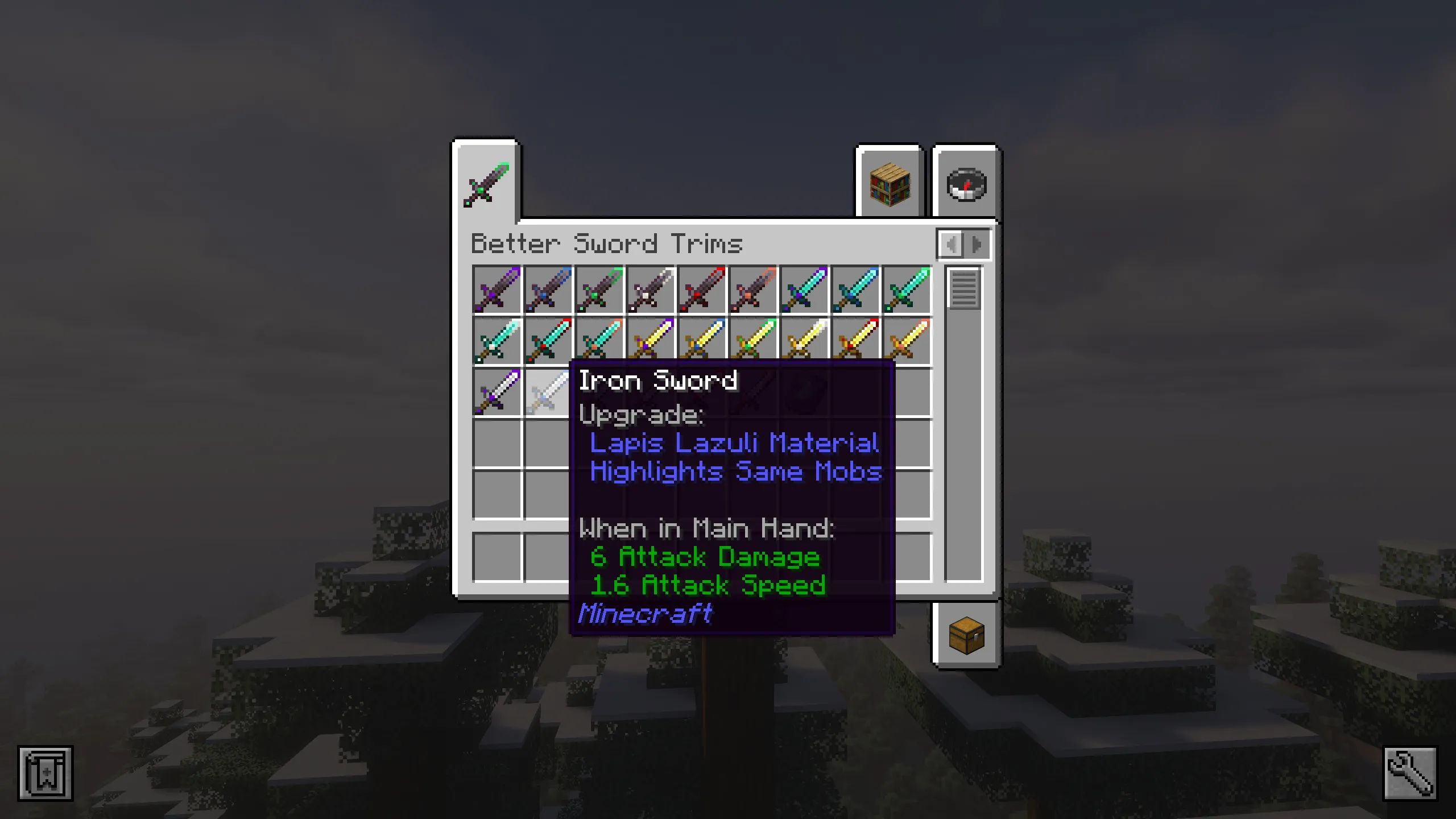Select the netherite sword with amethyst trim
The width and height of the screenshot is (1456, 819).
[497, 290]
